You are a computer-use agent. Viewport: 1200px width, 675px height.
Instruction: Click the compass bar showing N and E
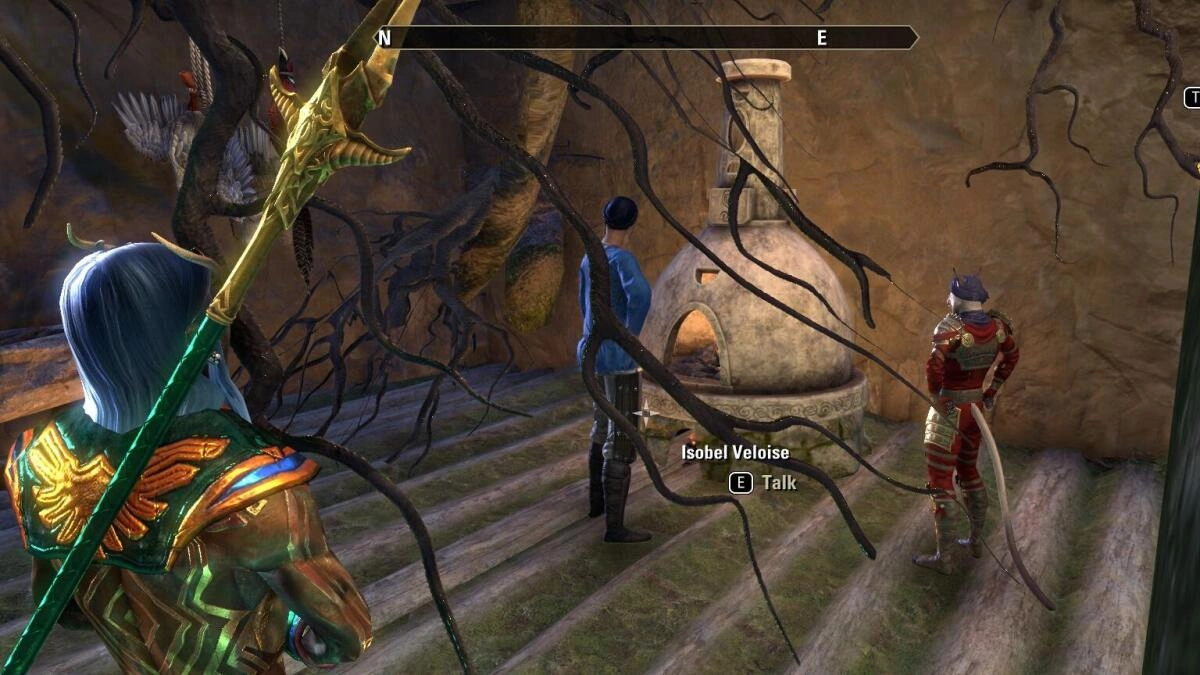click(645, 38)
